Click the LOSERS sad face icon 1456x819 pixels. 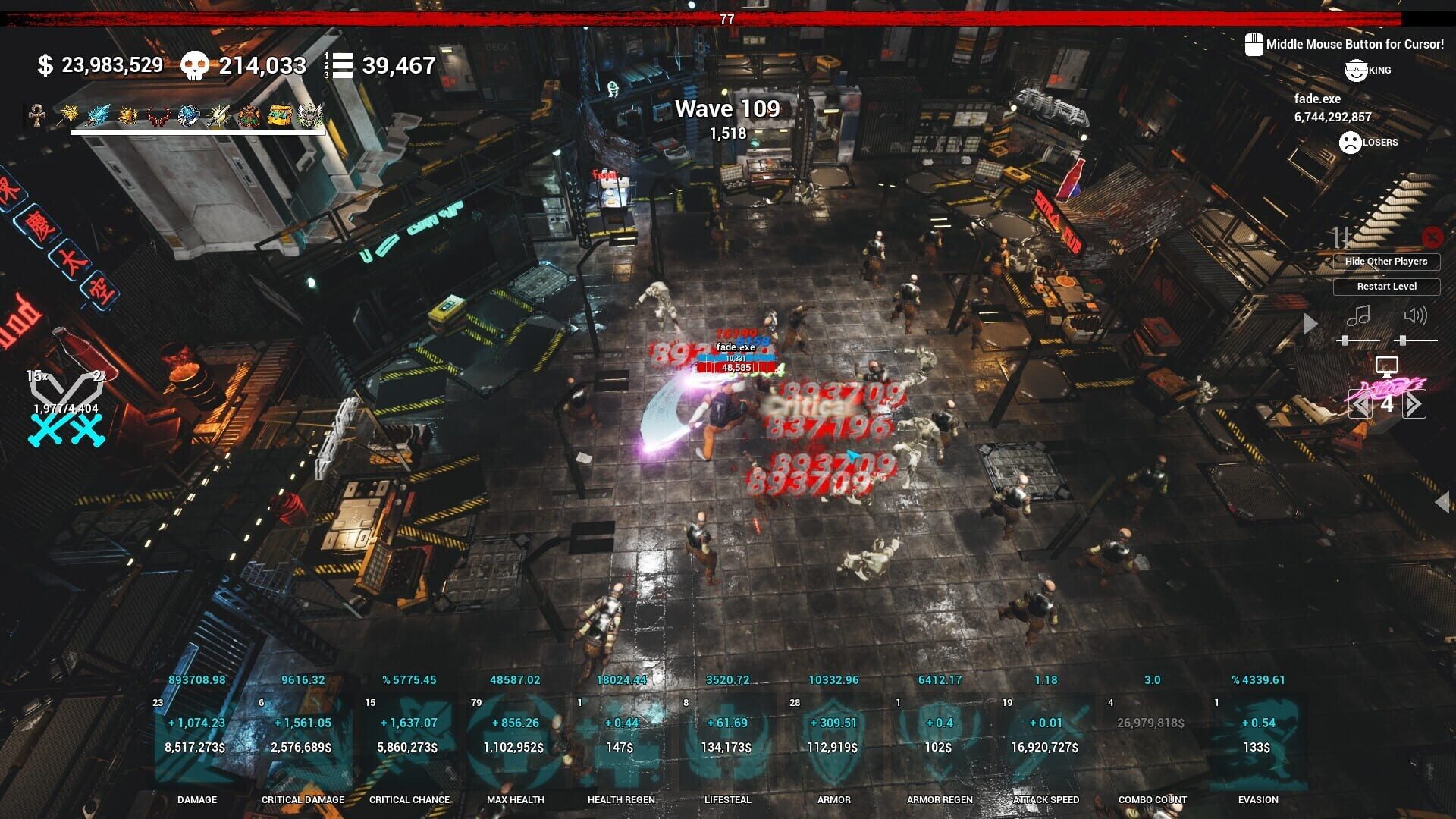(1350, 143)
